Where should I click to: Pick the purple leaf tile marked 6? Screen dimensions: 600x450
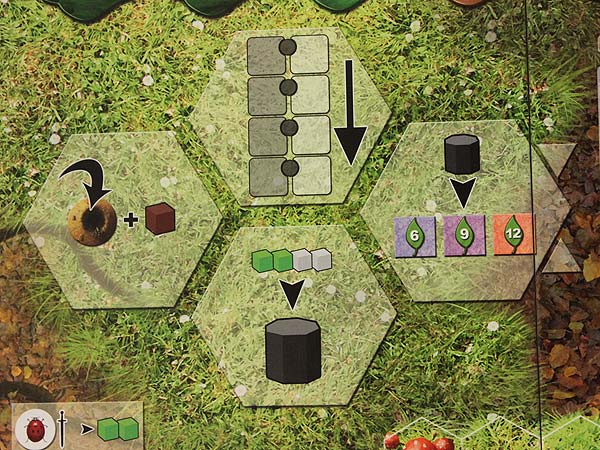coord(415,236)
